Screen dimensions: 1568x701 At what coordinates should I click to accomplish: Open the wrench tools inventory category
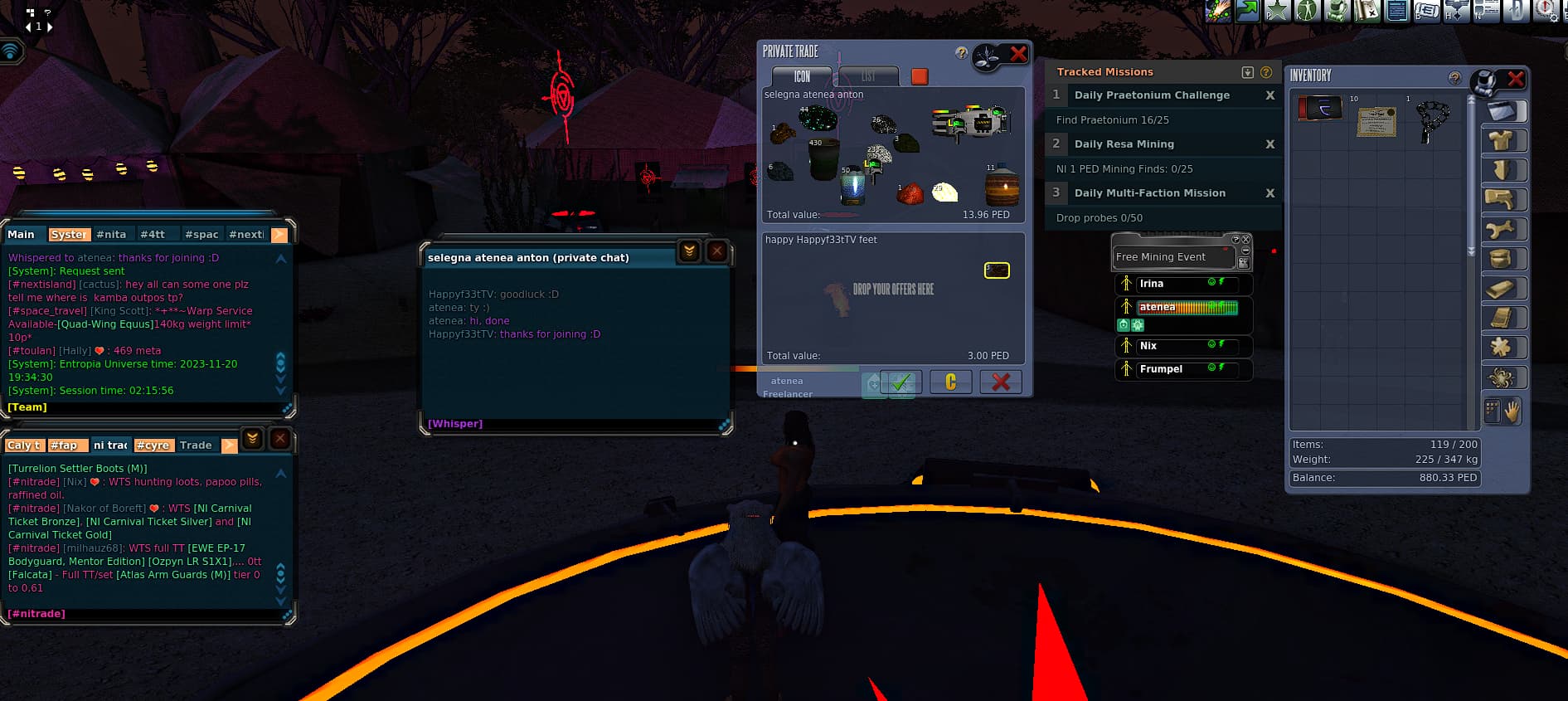[x=1502, y=230]
